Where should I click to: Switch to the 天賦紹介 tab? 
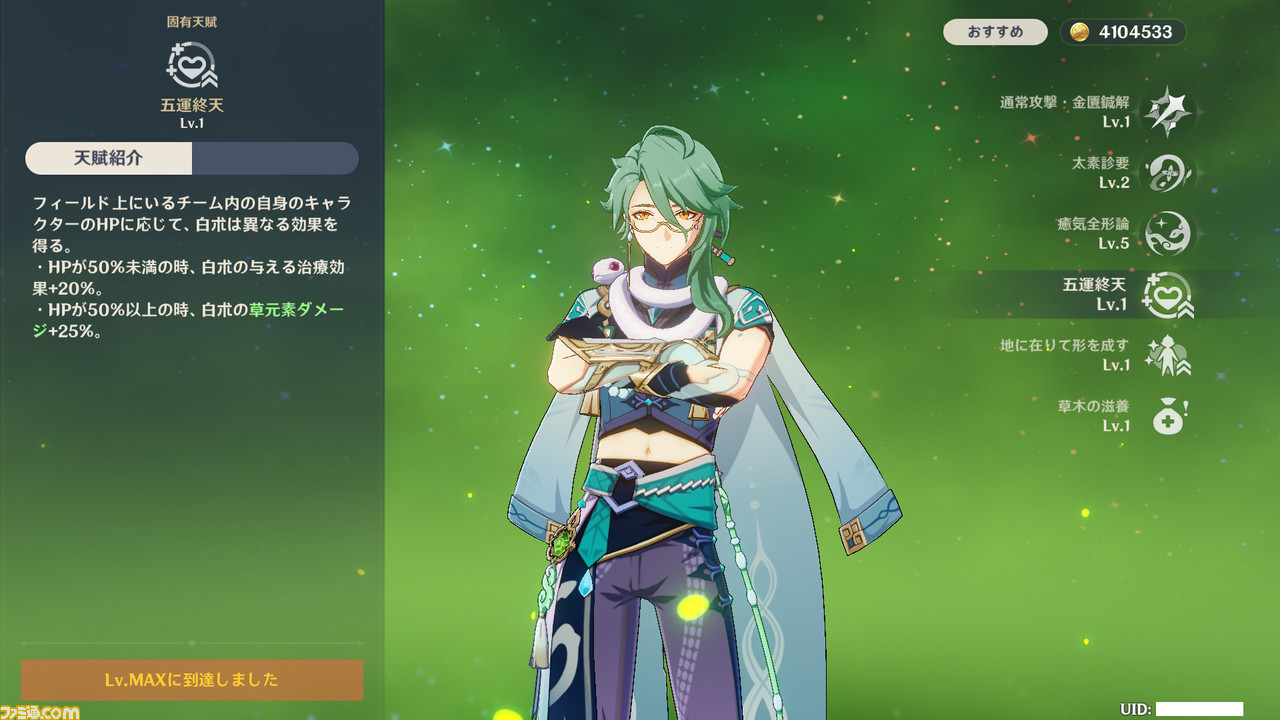point(109,158)
